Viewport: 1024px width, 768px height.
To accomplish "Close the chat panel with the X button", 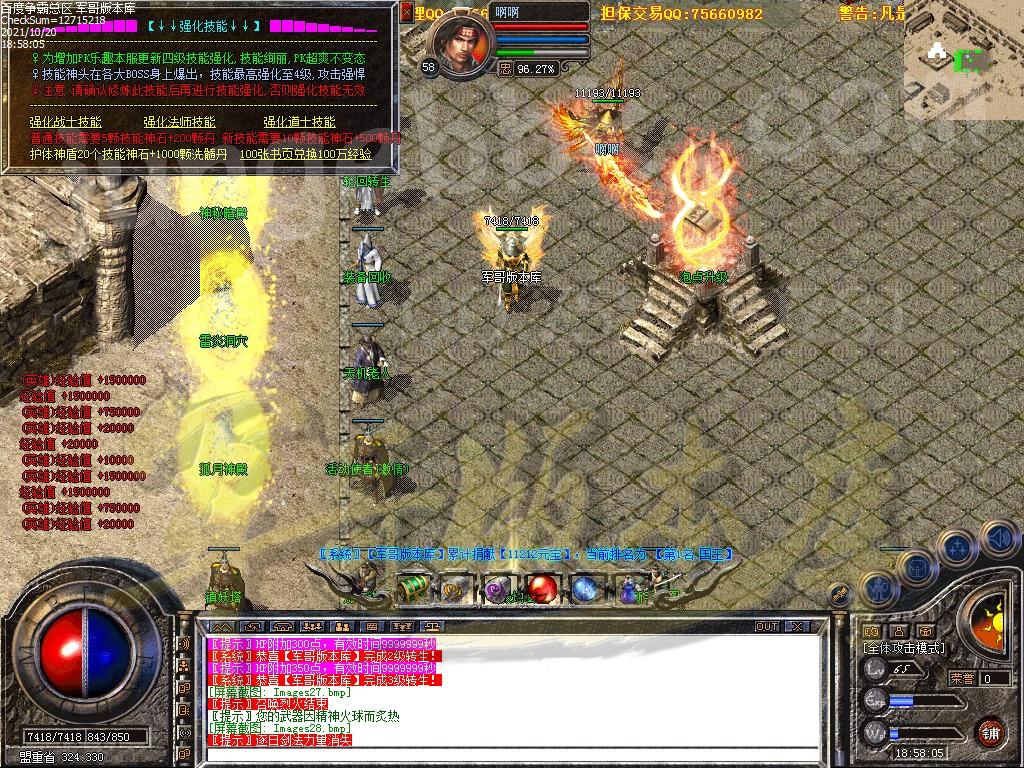I will click(x=797, y=626).
